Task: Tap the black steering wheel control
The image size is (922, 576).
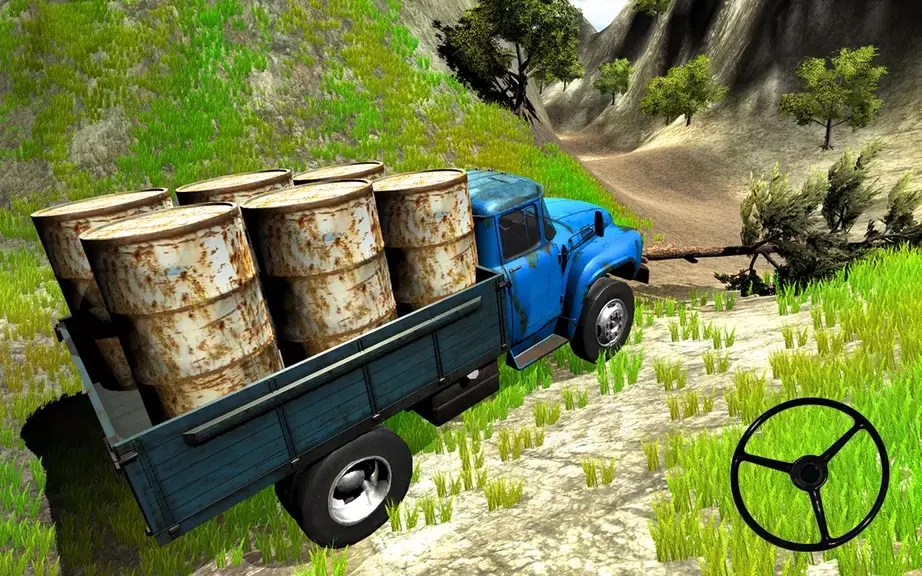Action: coord(809,473)
